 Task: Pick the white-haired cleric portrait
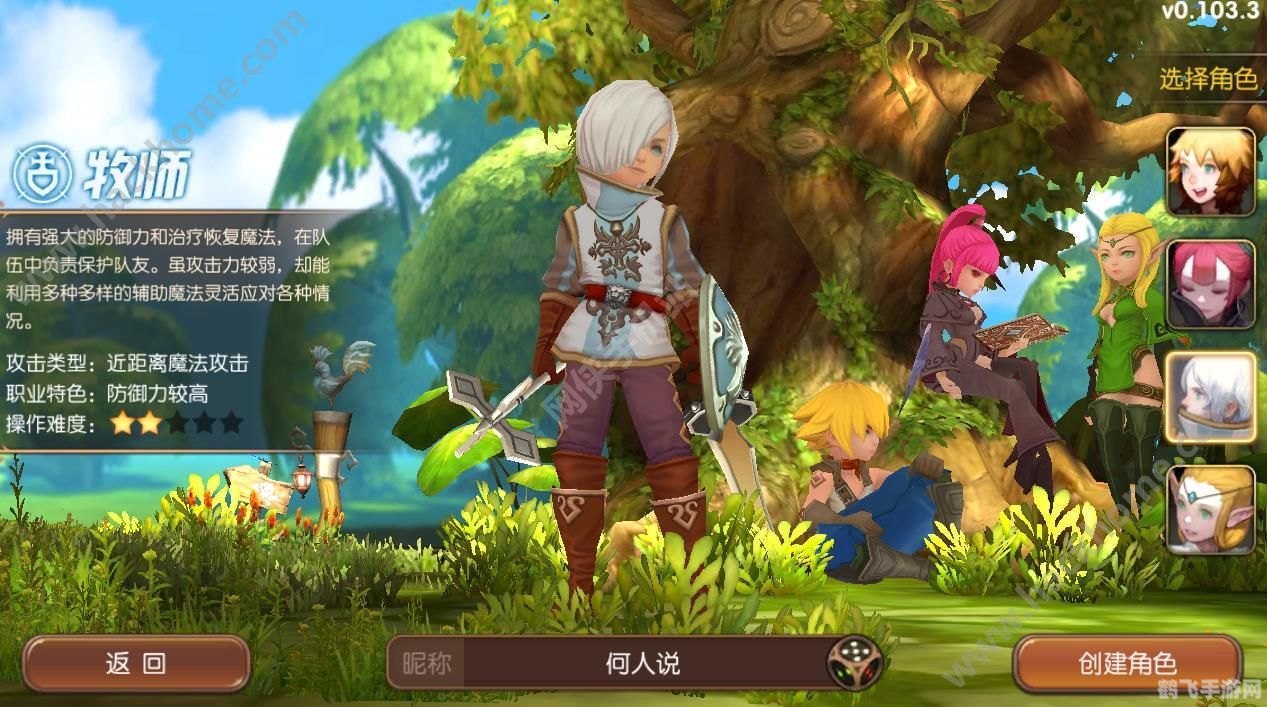[1211, 397]
